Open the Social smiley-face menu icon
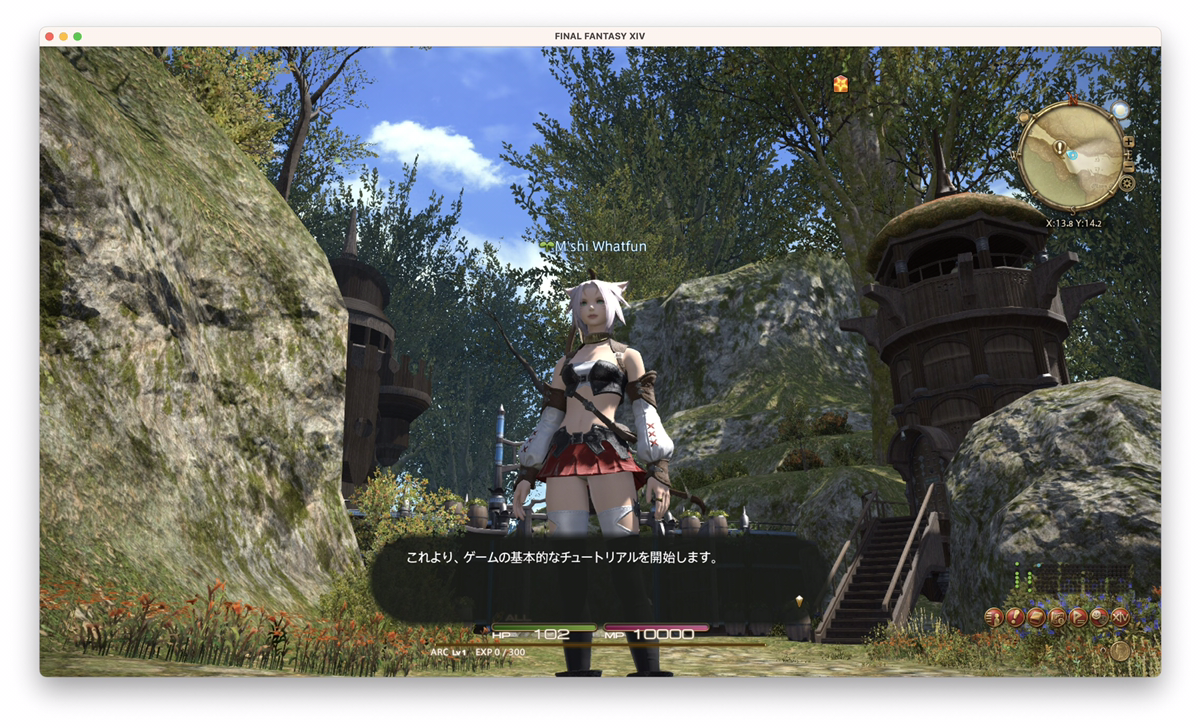The image size is (1200, 728). click(1099, 617)
